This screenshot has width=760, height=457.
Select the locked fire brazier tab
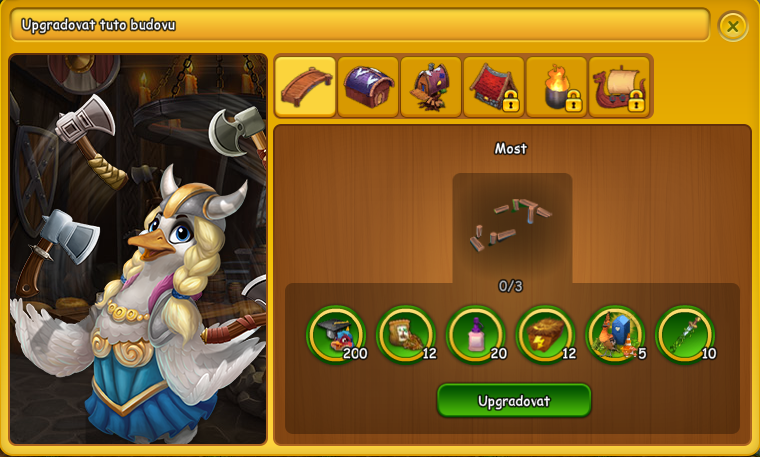pos(557,87)
